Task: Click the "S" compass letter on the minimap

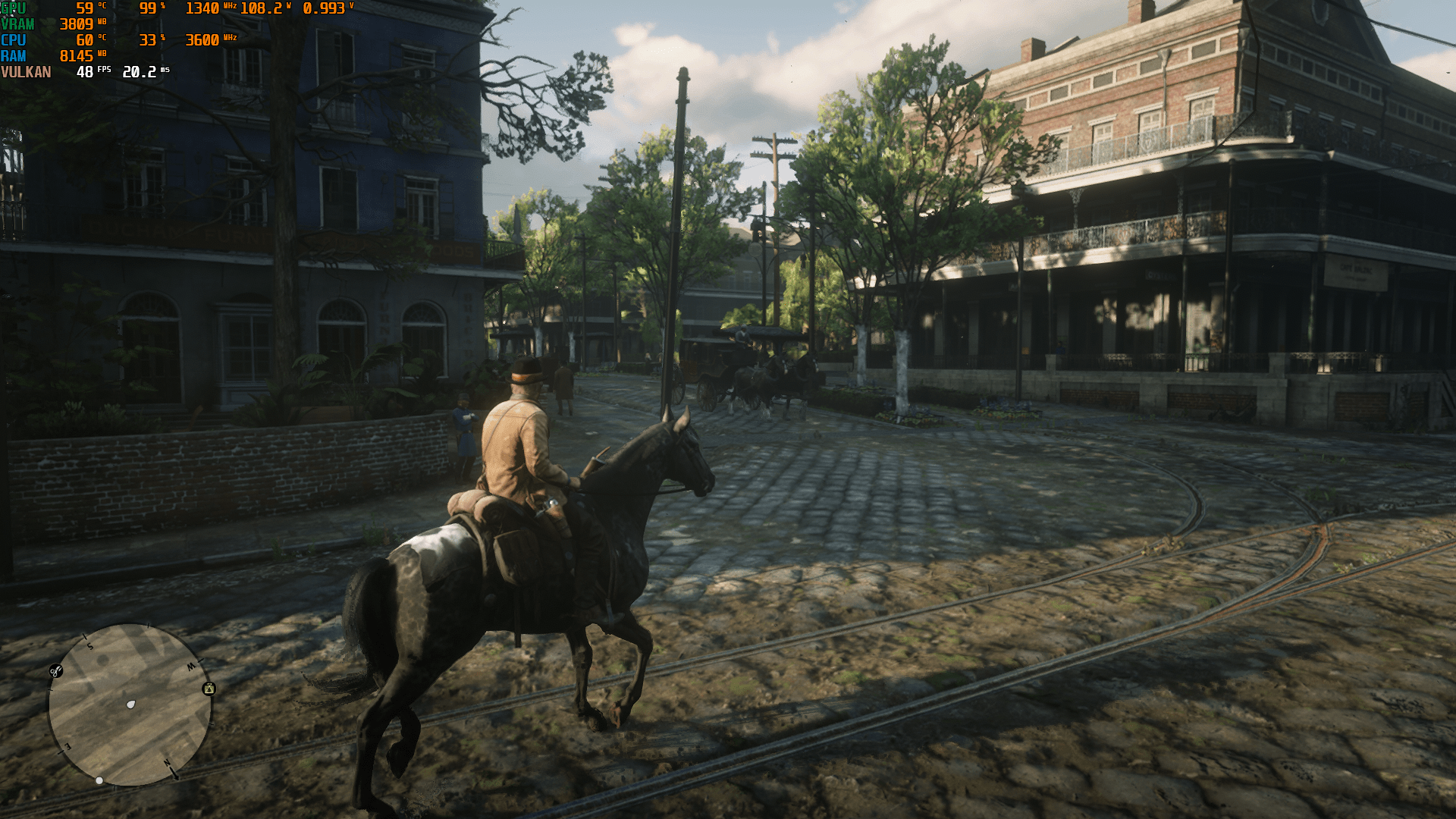Action: pos(90,646)
